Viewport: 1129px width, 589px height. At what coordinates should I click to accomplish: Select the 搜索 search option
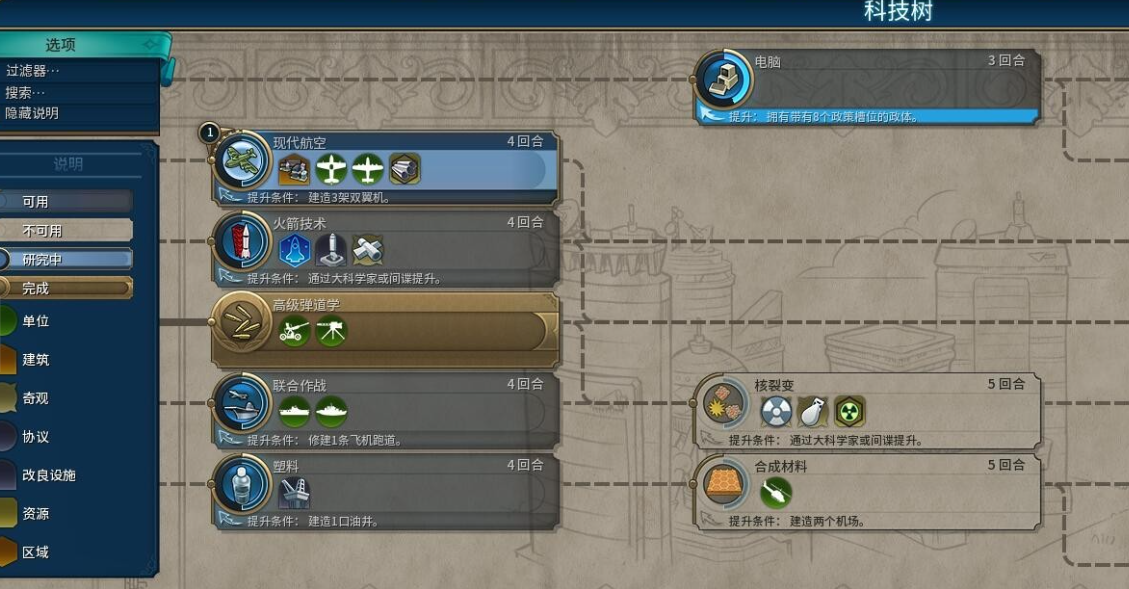click(27, 92)
